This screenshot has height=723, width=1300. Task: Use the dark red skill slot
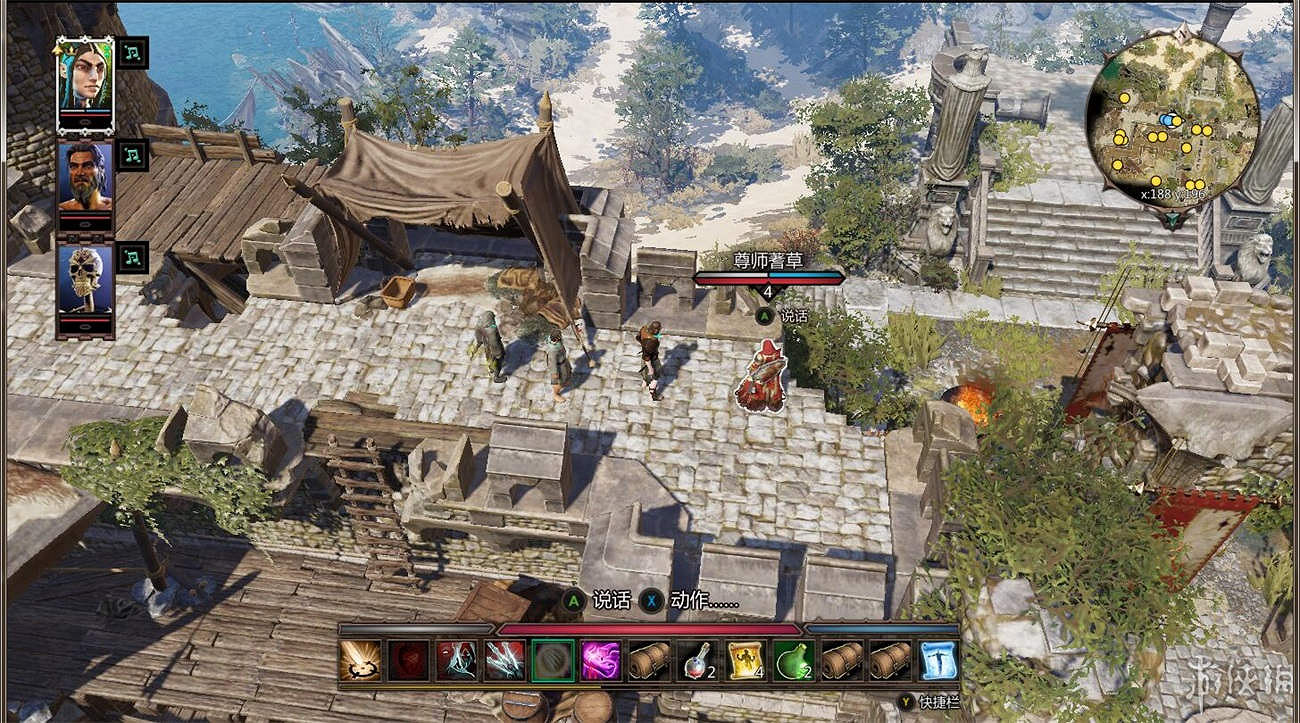coord(408,661)
